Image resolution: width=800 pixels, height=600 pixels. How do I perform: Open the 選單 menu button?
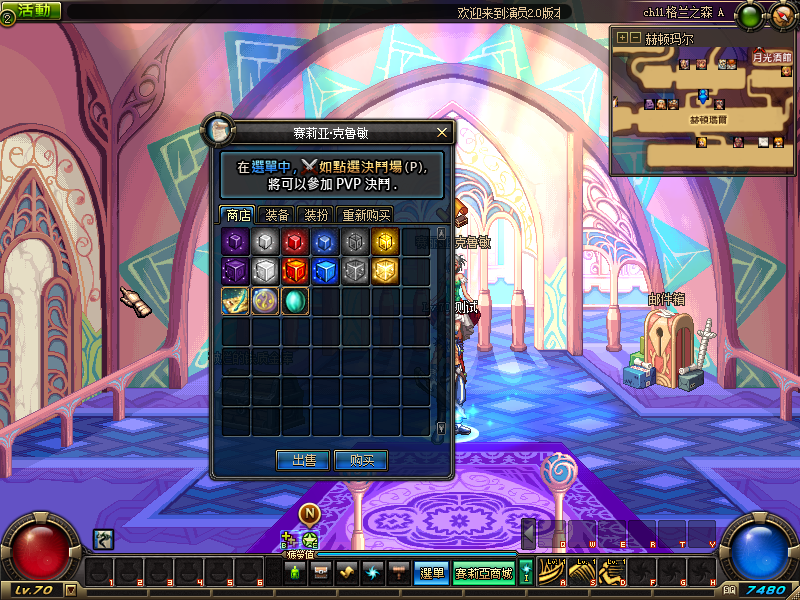(x=432, y=573)
